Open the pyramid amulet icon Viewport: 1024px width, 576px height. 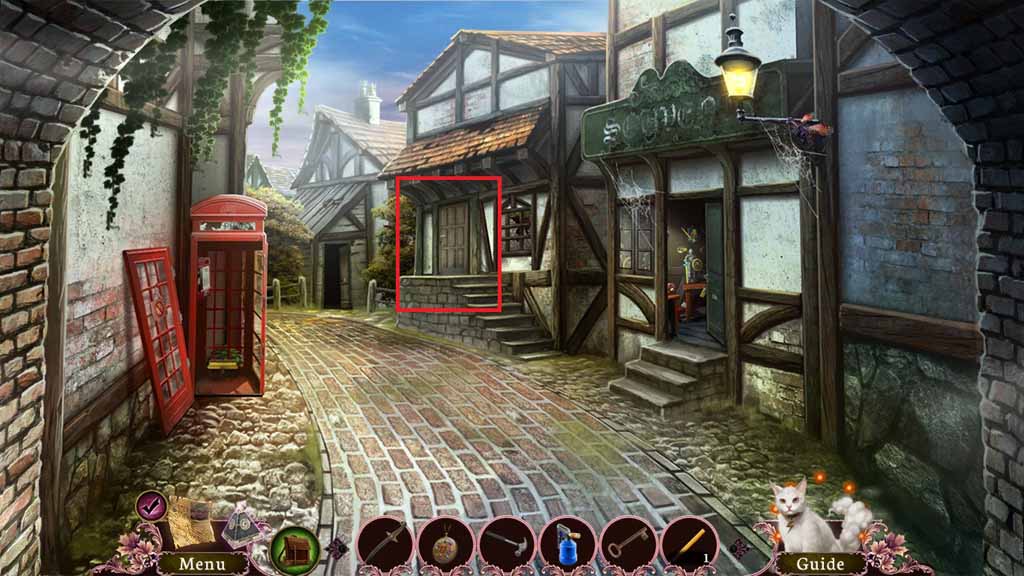(x=242, y=523)
